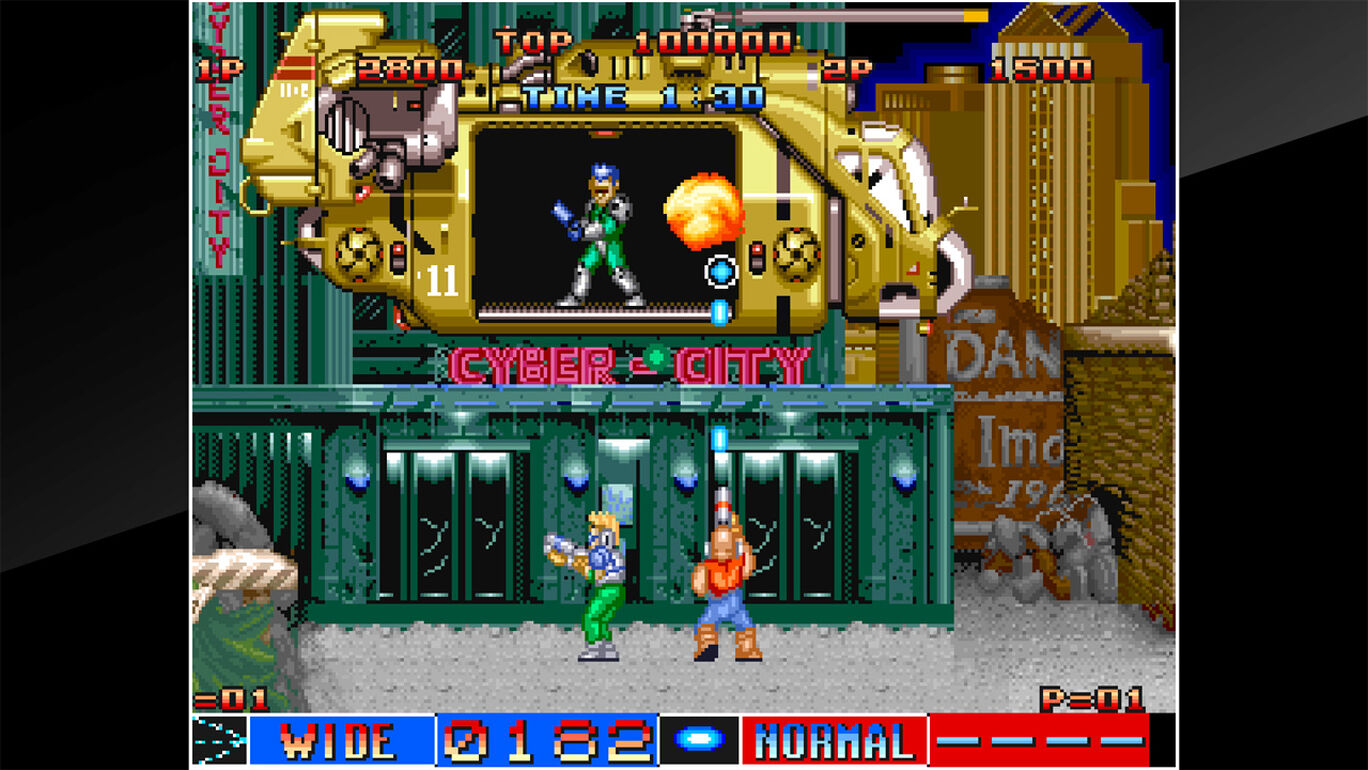Expand the 1P score counter showing 2800
Viewport: 1368px width, 770px height.
pos(412,70)
